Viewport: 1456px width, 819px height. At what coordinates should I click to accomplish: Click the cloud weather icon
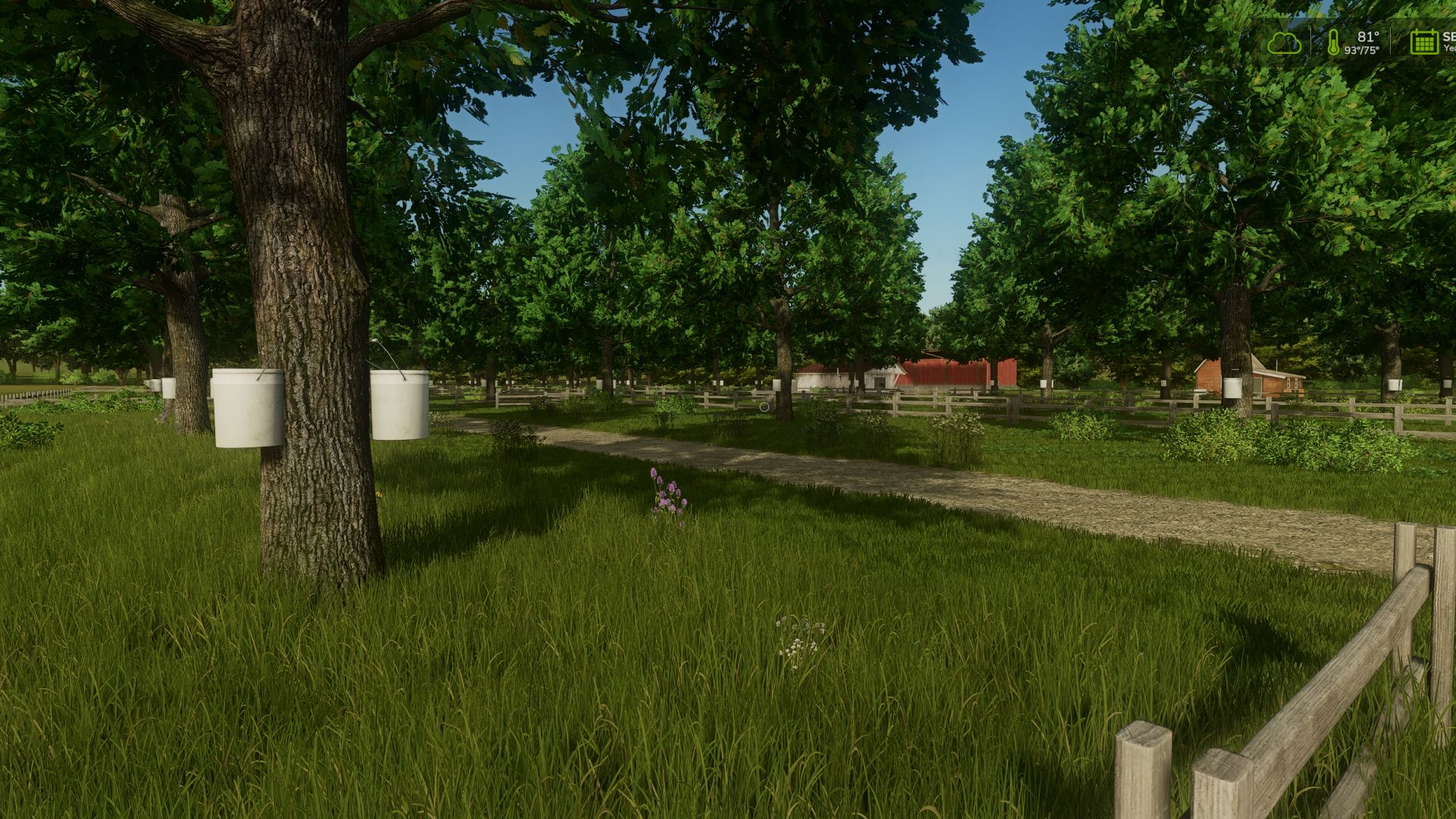click(1284, 43)
